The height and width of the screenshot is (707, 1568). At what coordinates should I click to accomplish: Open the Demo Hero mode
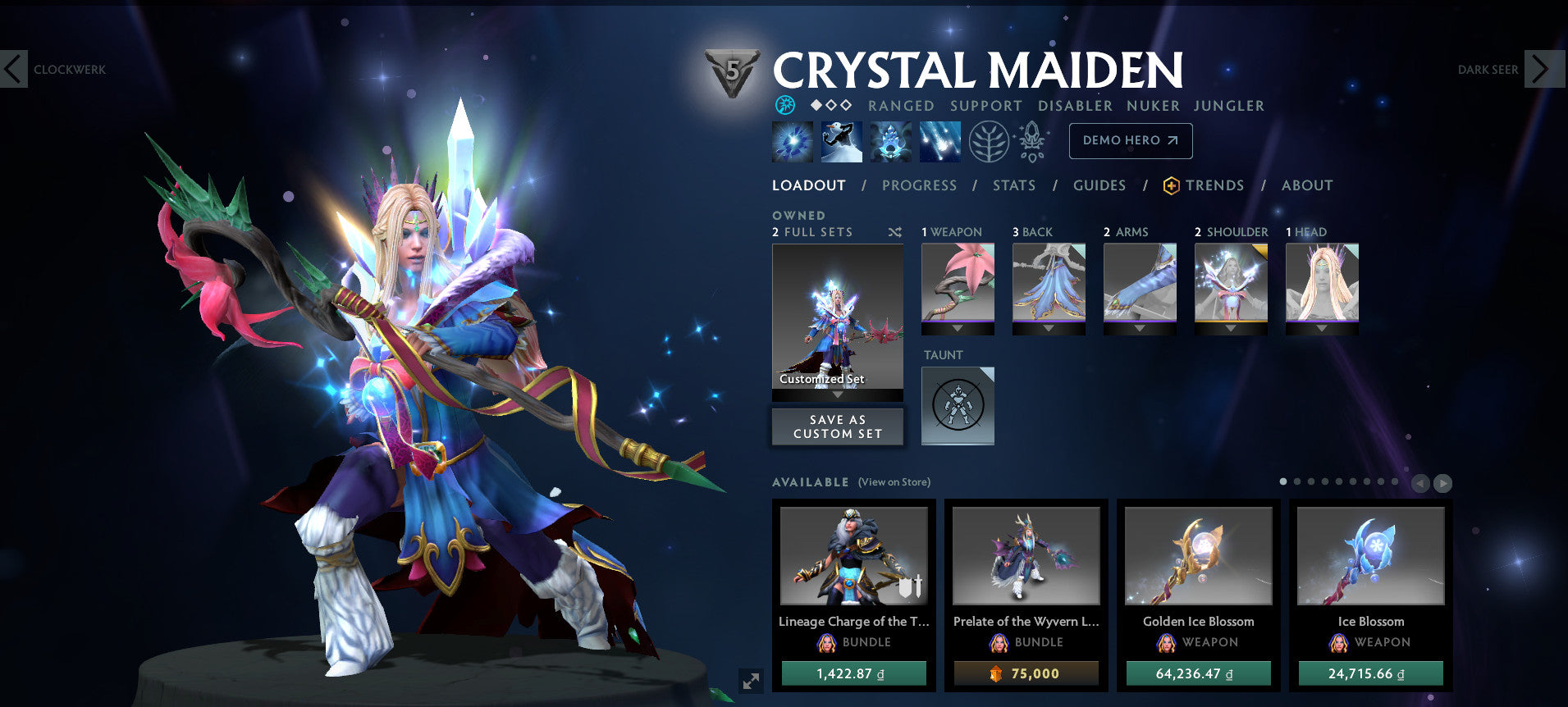[x=1130, y=141]
